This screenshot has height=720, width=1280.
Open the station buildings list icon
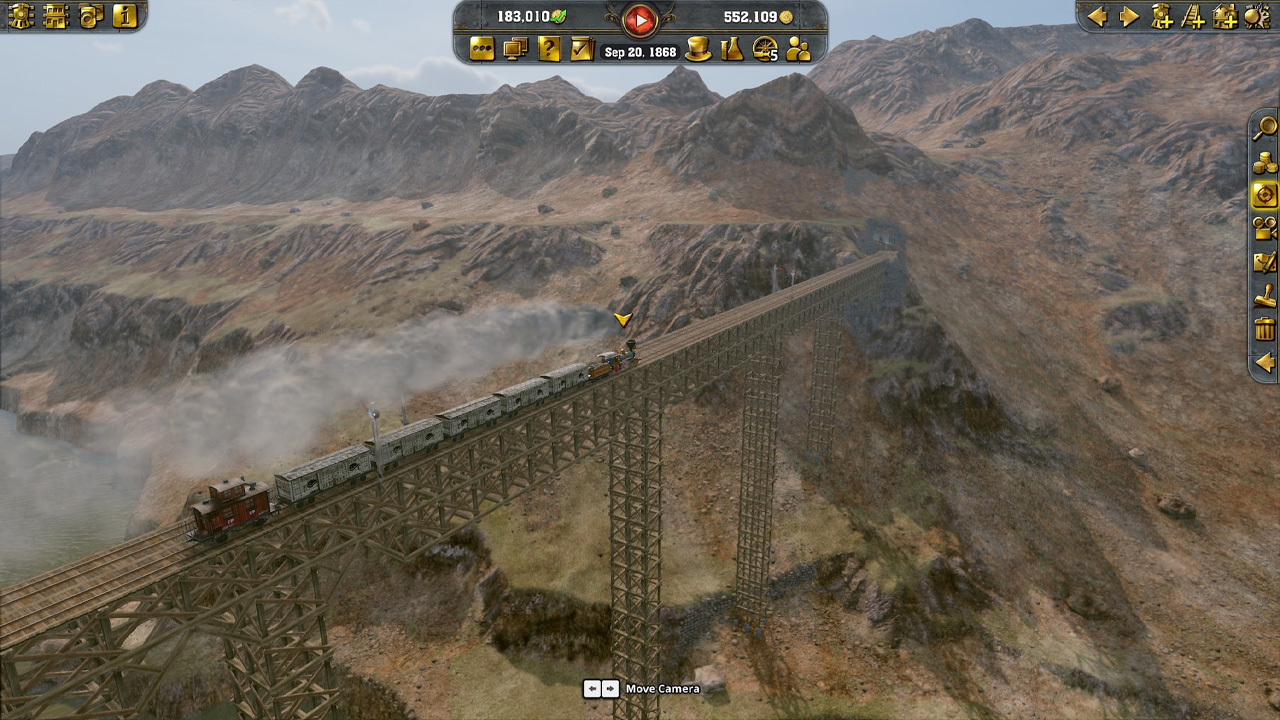click(56, 15)
